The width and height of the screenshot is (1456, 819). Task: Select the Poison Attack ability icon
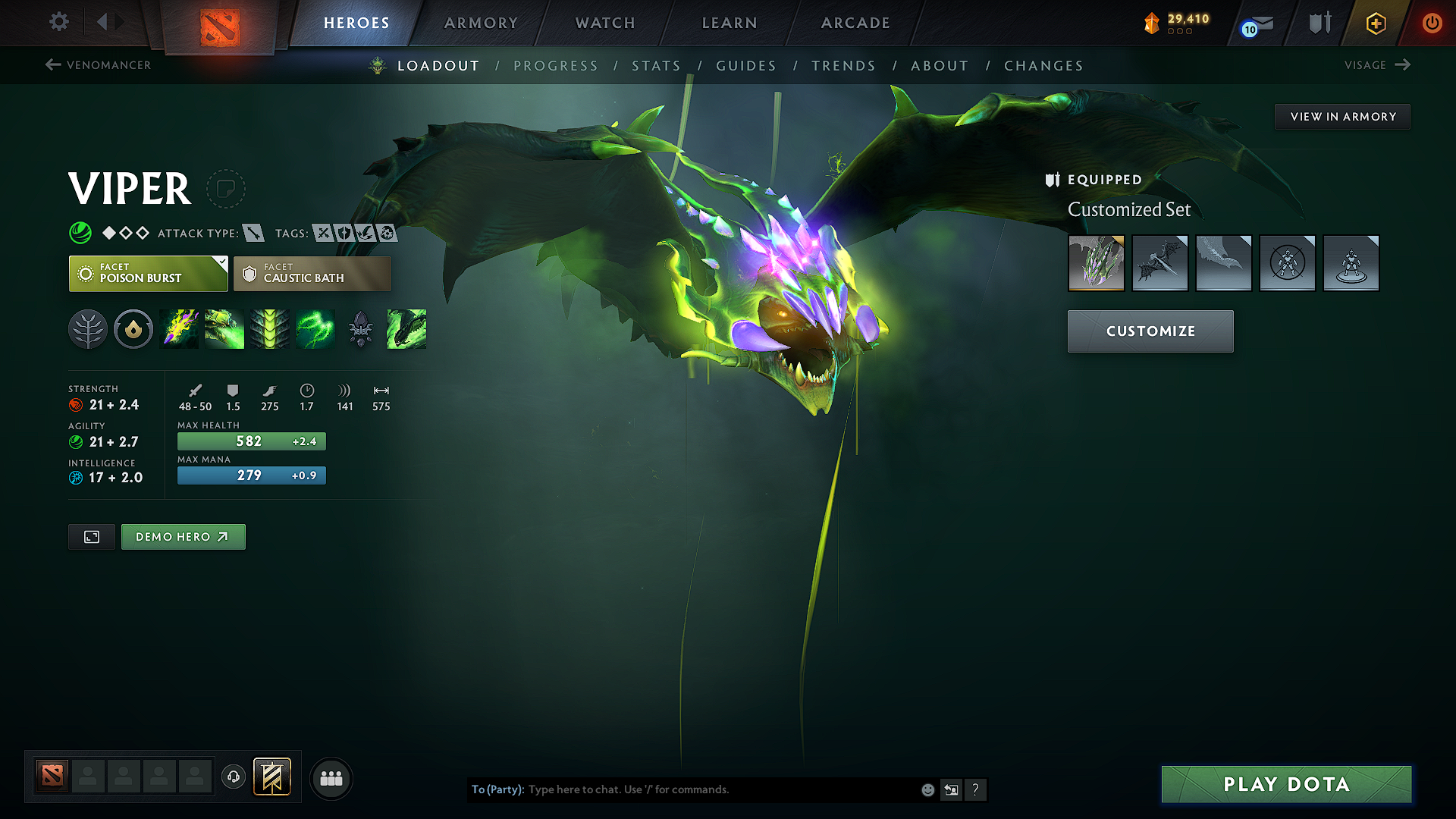pos(179,329)
